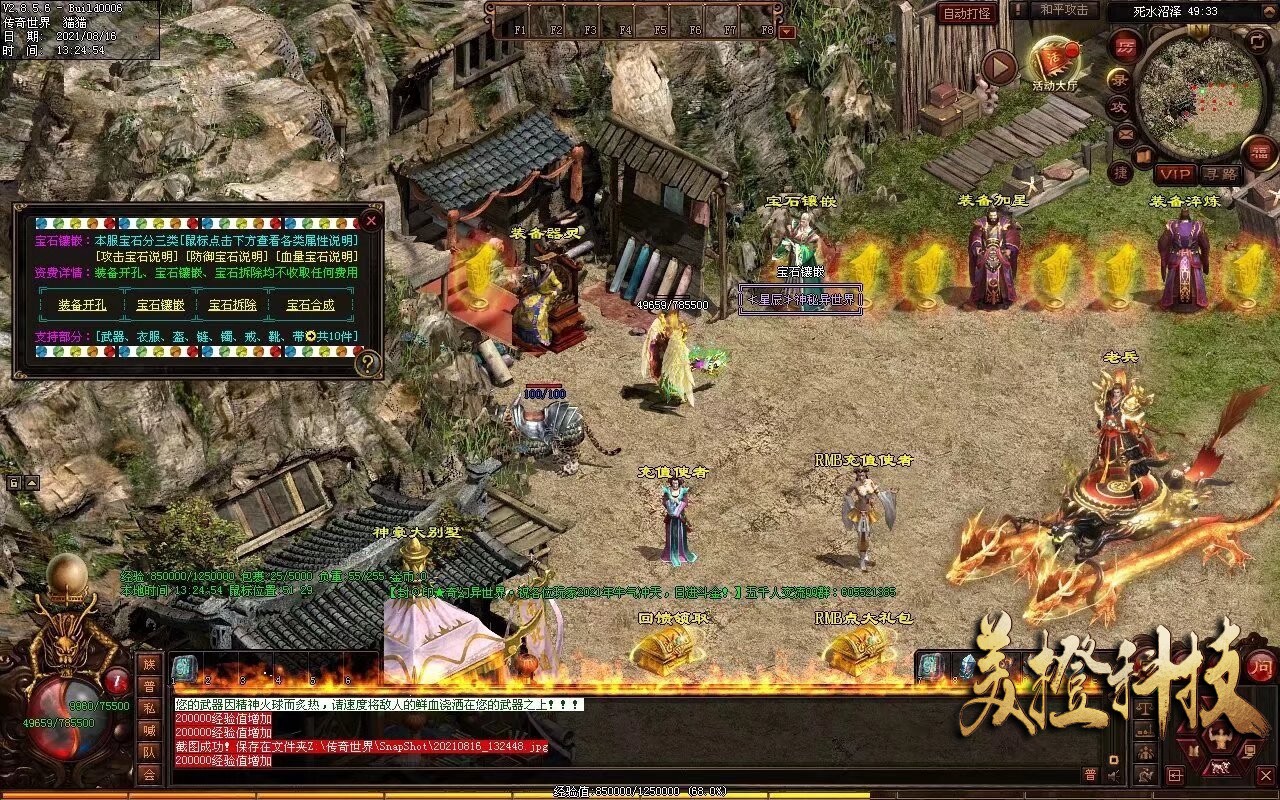This screenshot has height=800, width=1280.
Task: Switch to the 私 private chat channel
Action: click(149, 707)
